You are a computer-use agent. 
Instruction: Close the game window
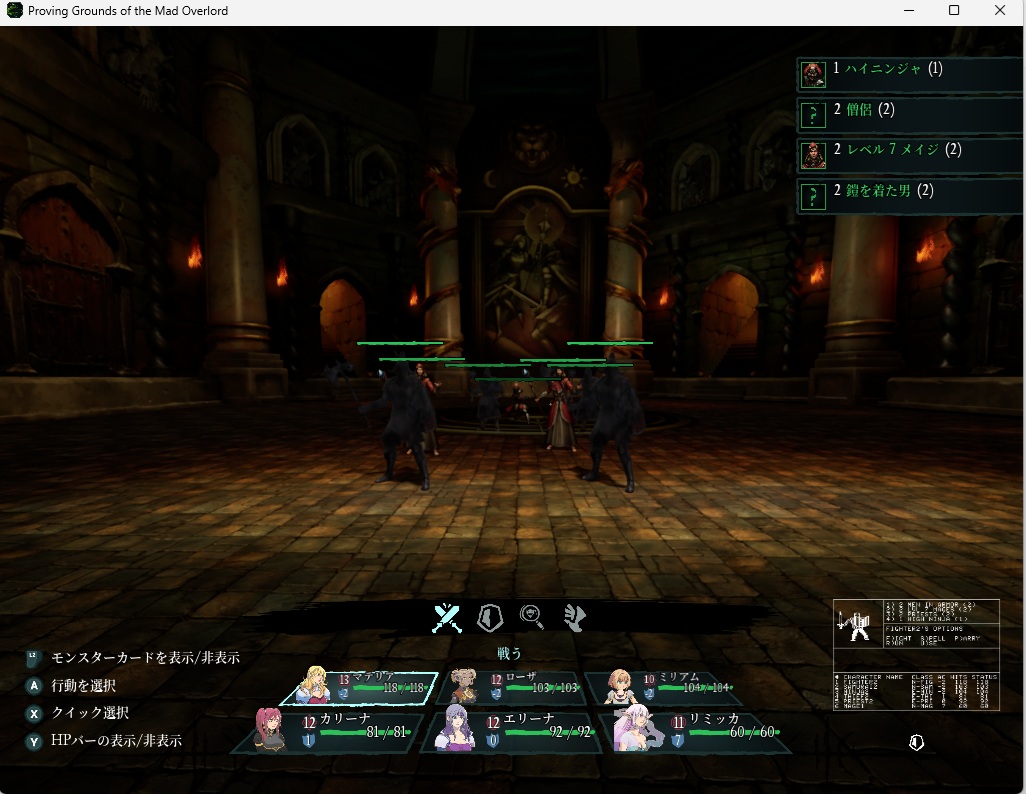[1000, 11]
